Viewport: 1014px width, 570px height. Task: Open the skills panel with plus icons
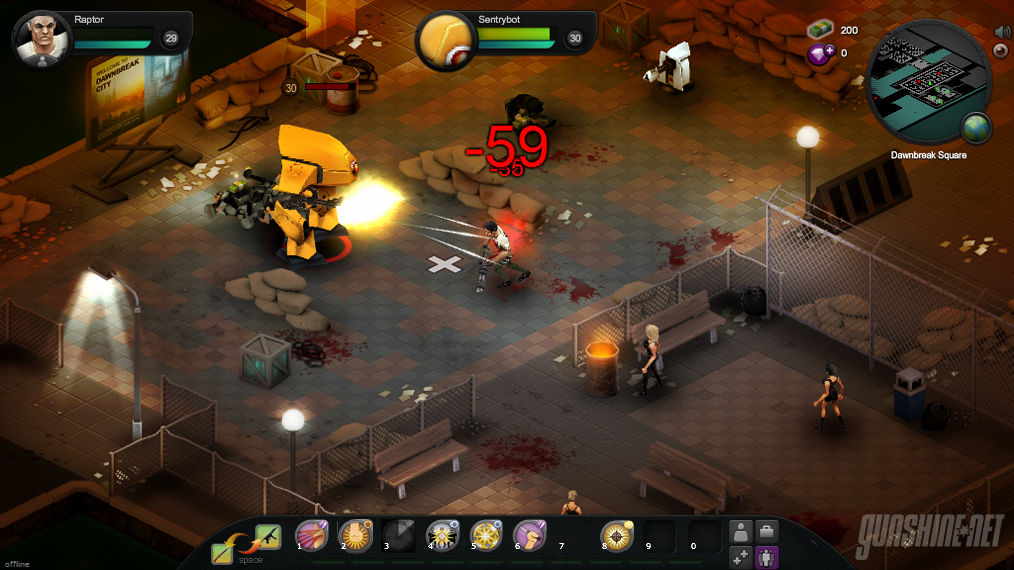[x=741, y=556]
